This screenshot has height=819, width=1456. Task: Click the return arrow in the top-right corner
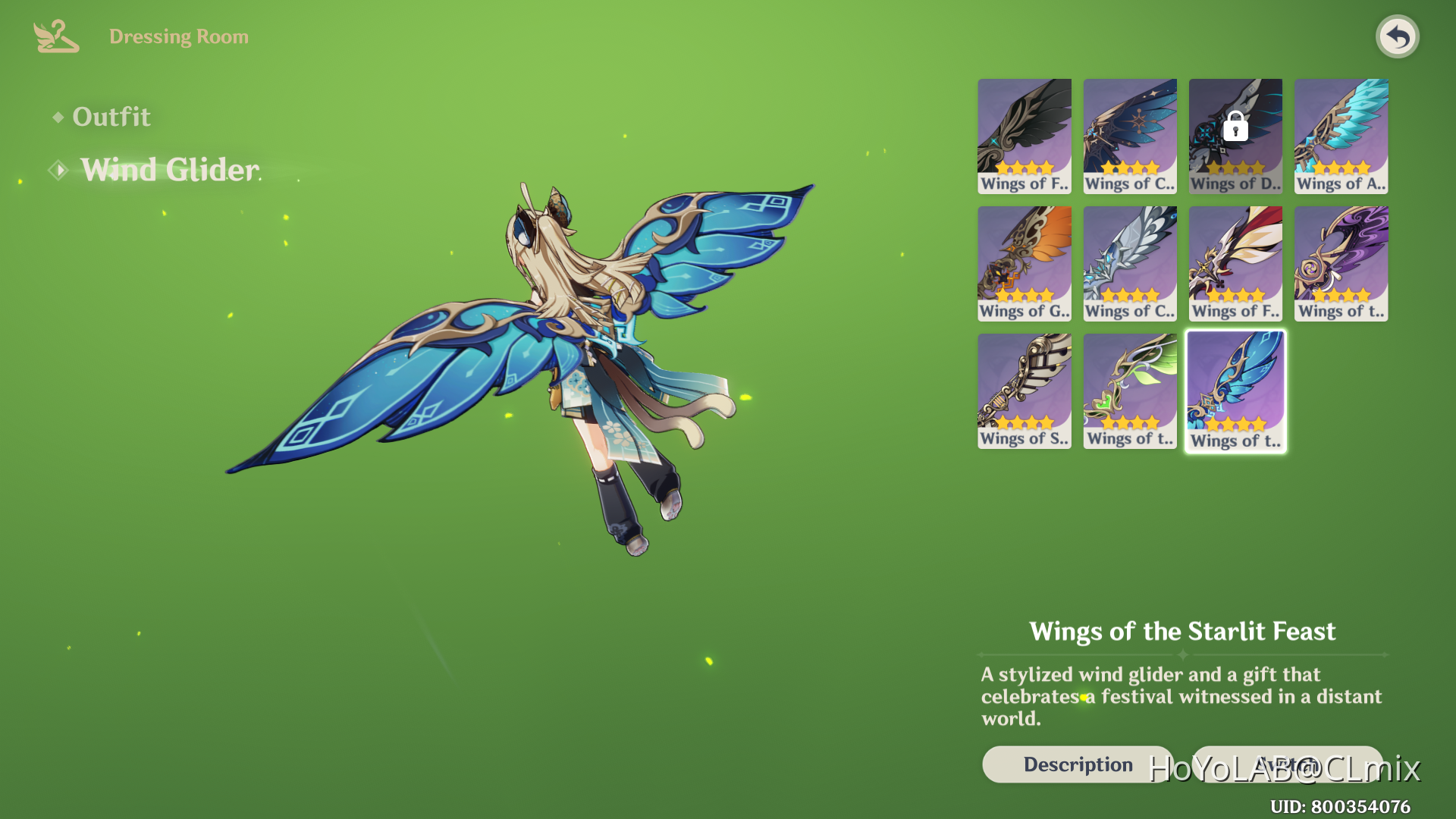(1398, 36)
